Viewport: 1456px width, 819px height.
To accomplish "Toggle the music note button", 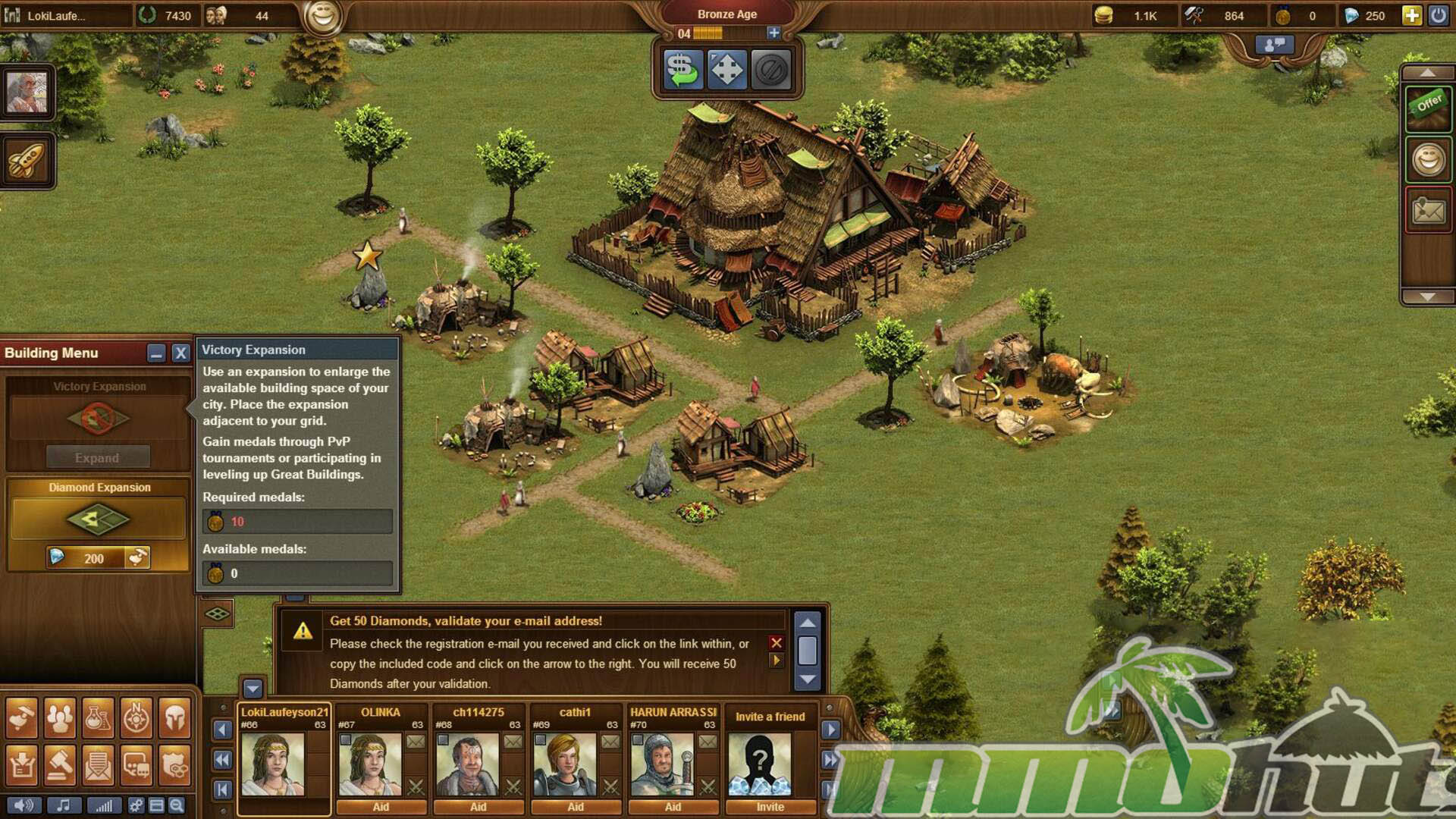I will click(x=64, y=805).
